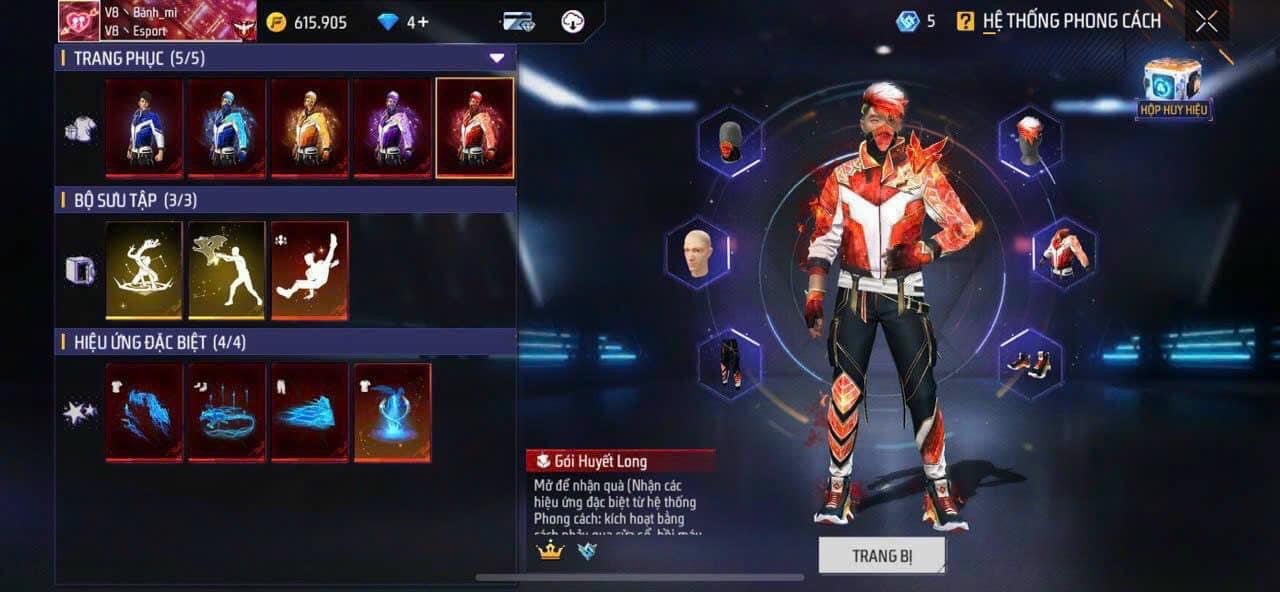Open the mask hexagon equipment slot
This screenshot has height=592, width=1280.
(730, 141)
